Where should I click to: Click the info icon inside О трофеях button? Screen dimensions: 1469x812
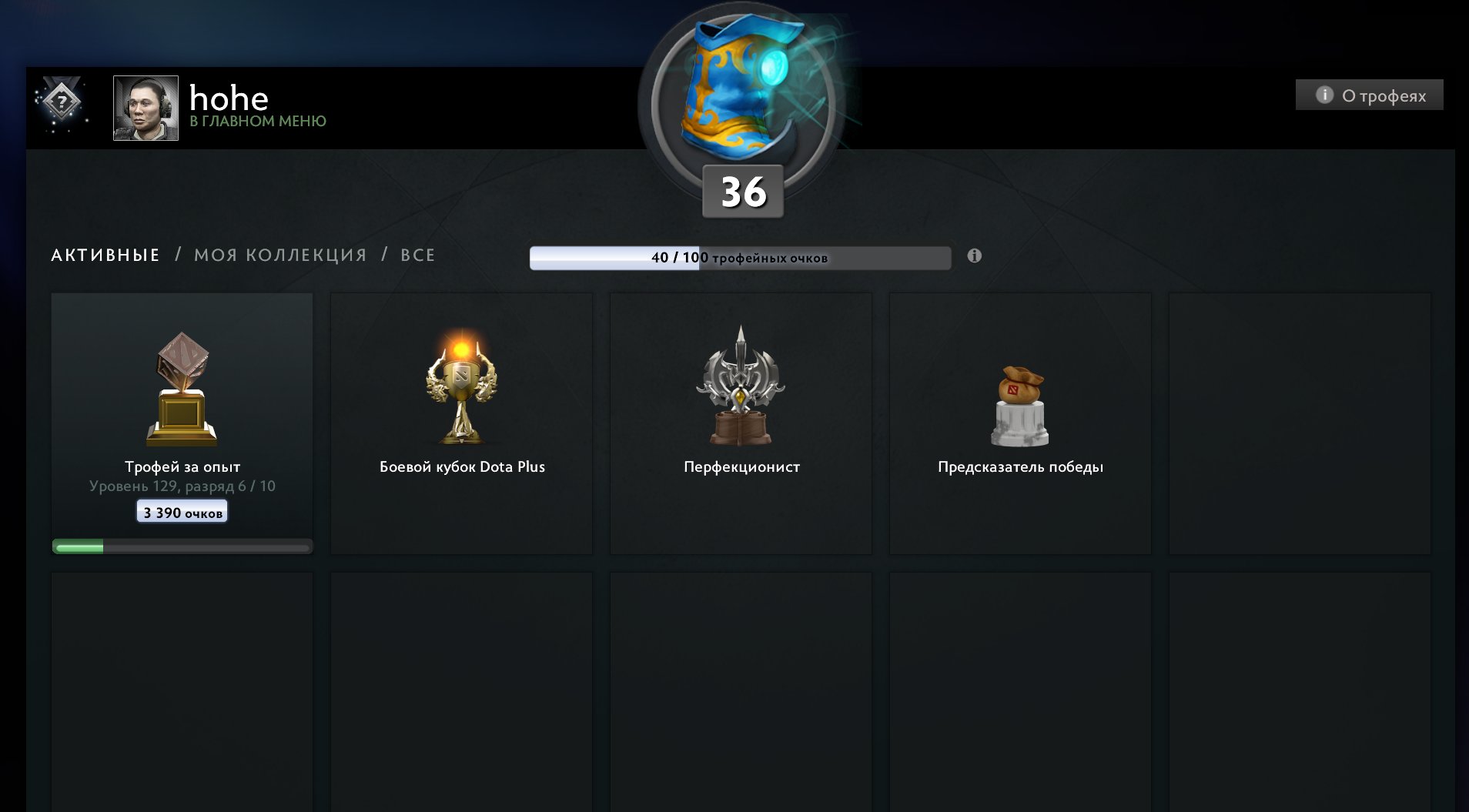coord(1324,95)
